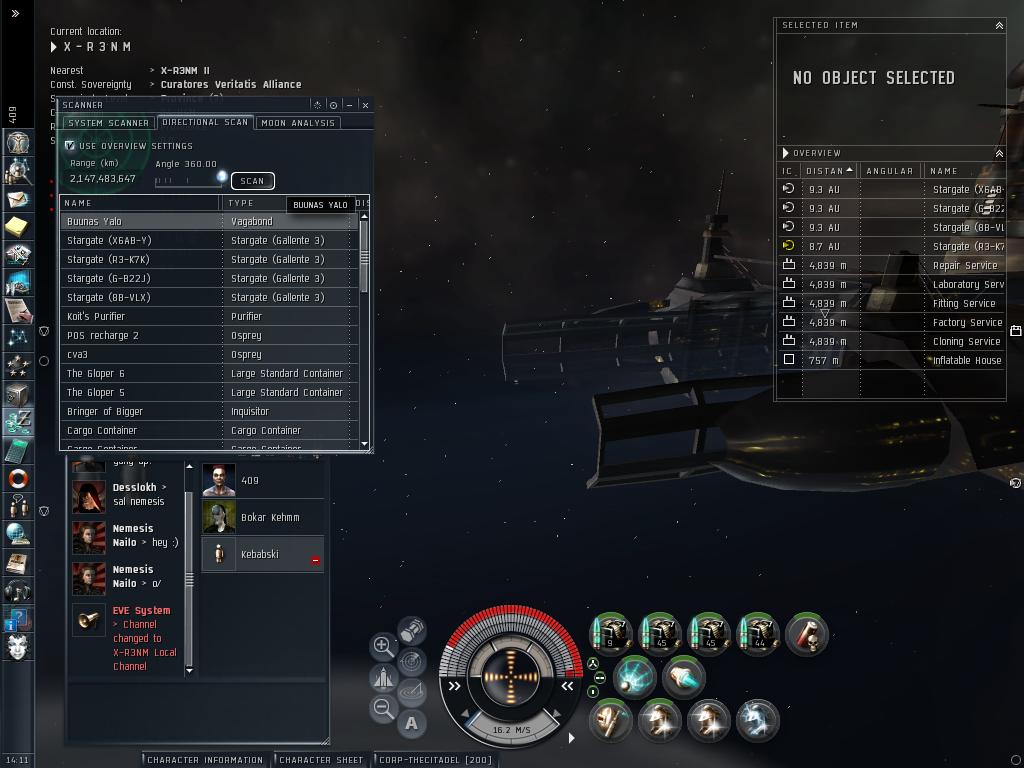This screenshot has width=1024, height=768.
Task: Open the Character Information taskbar window
Action: tap(205, 760)
